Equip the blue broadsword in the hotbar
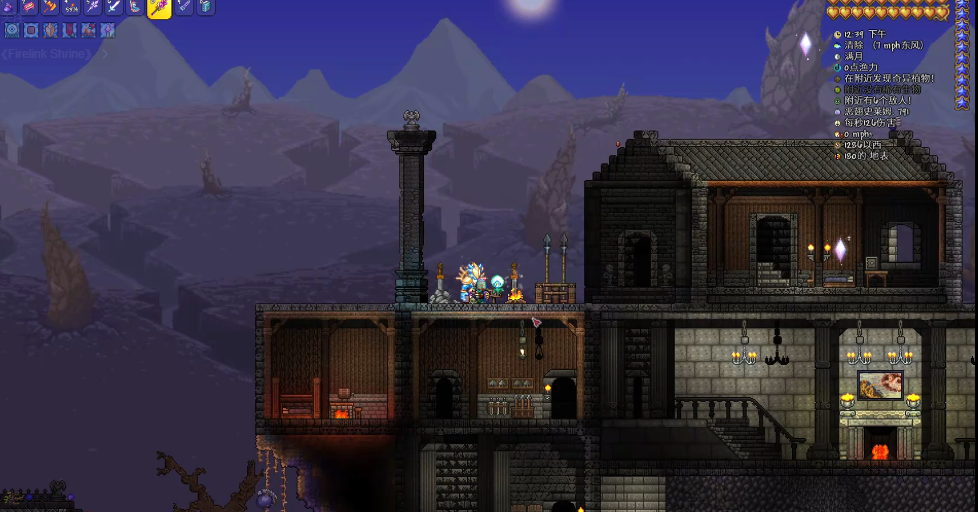Screen dimensions: 978x512 pos(114,7)
